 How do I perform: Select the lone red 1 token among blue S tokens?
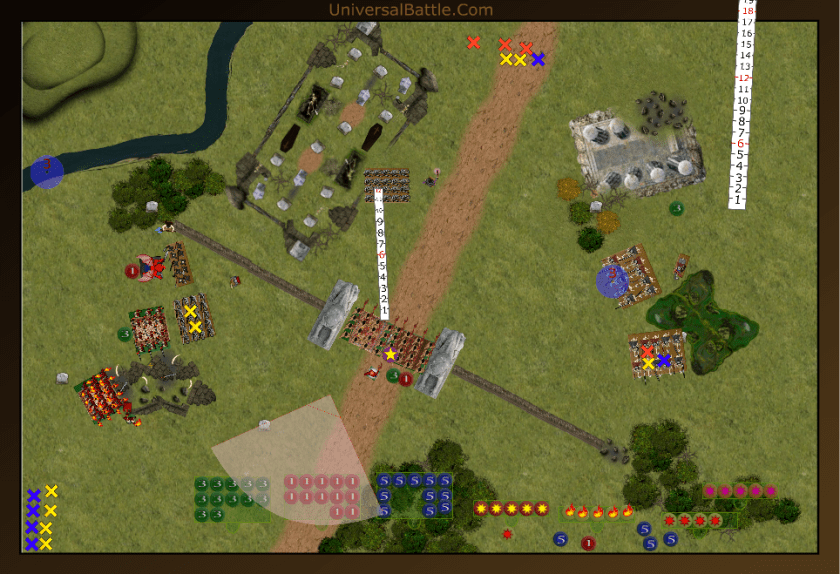point(588,543)
